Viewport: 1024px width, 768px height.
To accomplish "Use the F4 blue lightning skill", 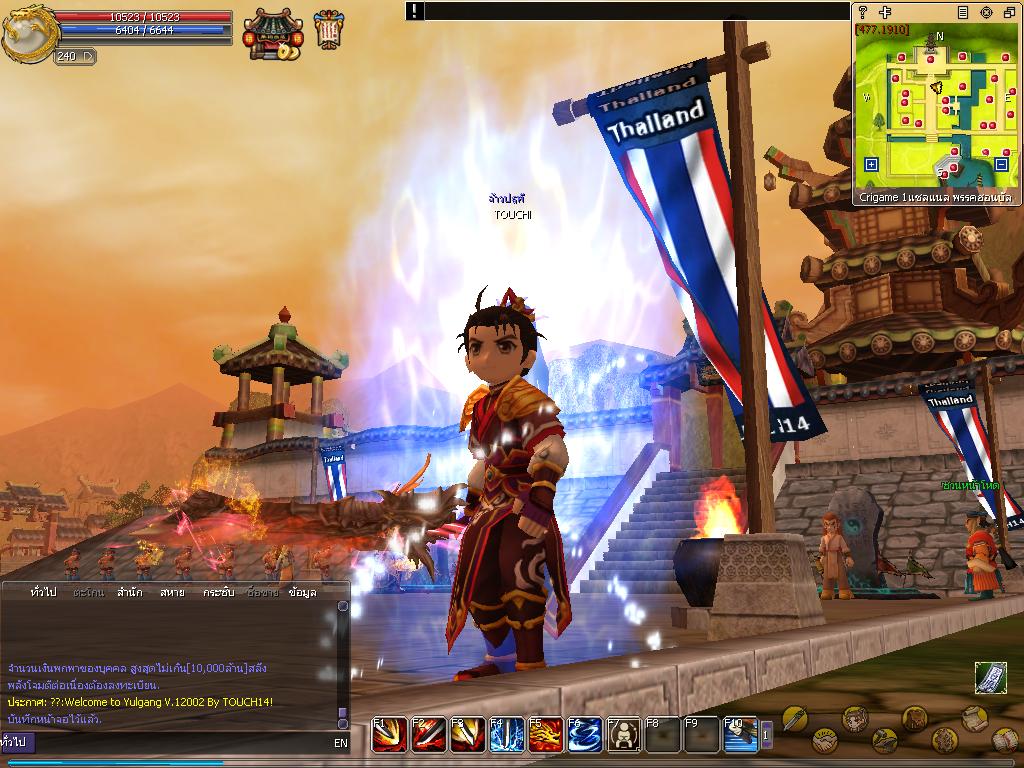I will [507, 735].
